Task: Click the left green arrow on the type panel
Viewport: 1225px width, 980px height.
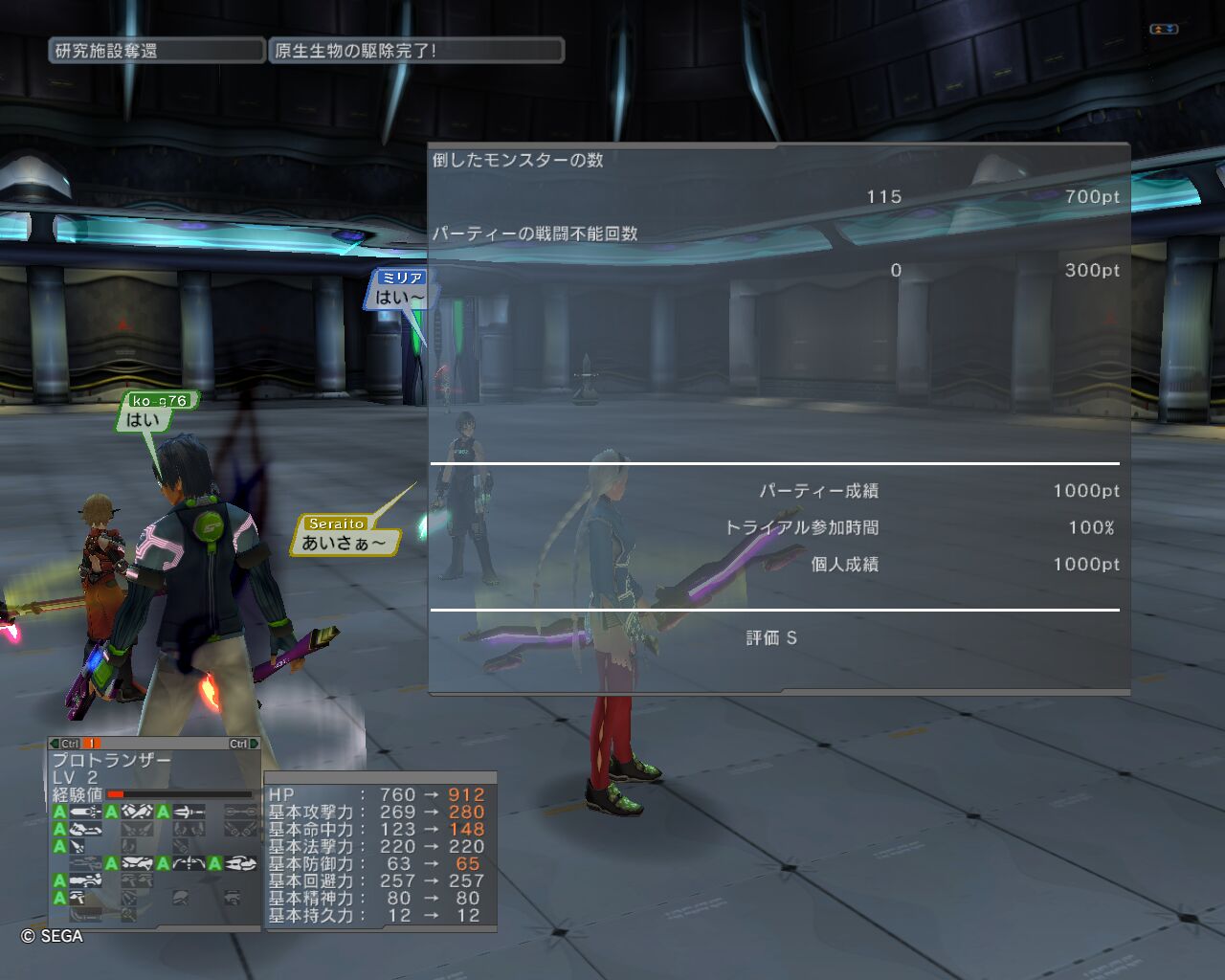Action: click(x=55, y=744)
